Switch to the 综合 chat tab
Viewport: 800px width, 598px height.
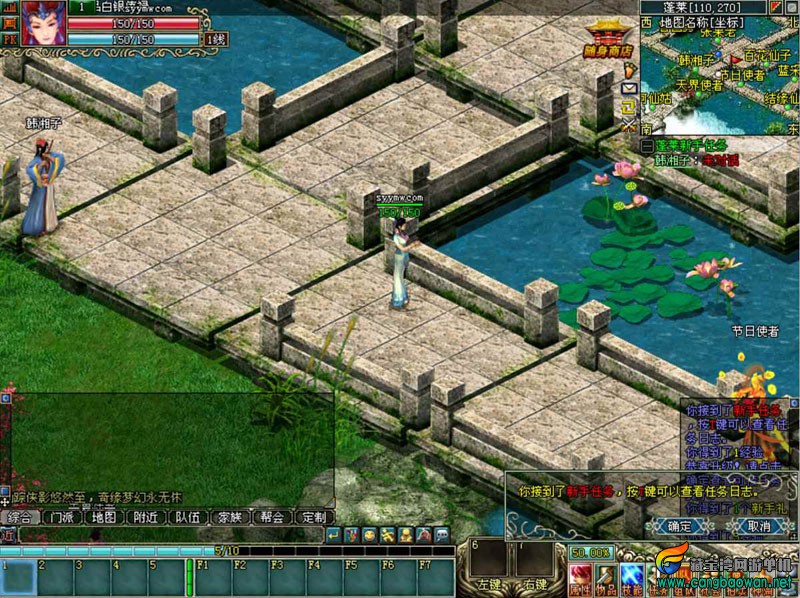(x=20, y=517)
